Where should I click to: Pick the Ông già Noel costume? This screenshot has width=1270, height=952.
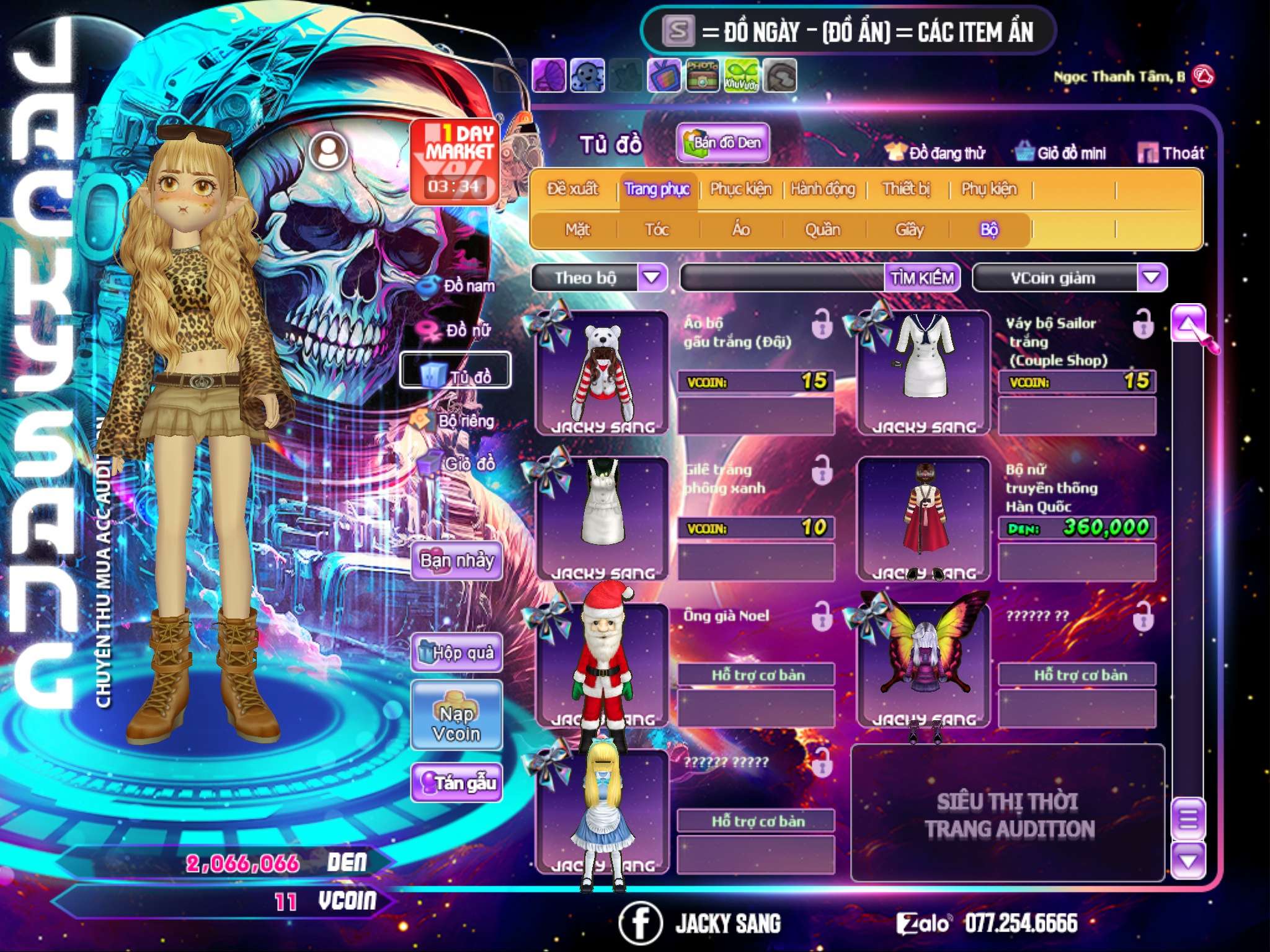[602, 664]
